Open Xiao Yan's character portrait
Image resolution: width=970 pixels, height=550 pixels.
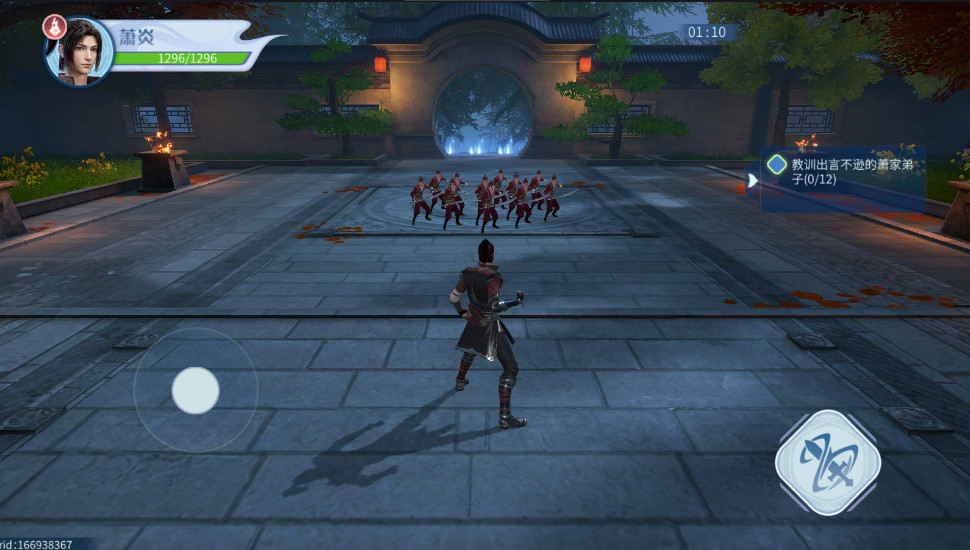[81, 52]
